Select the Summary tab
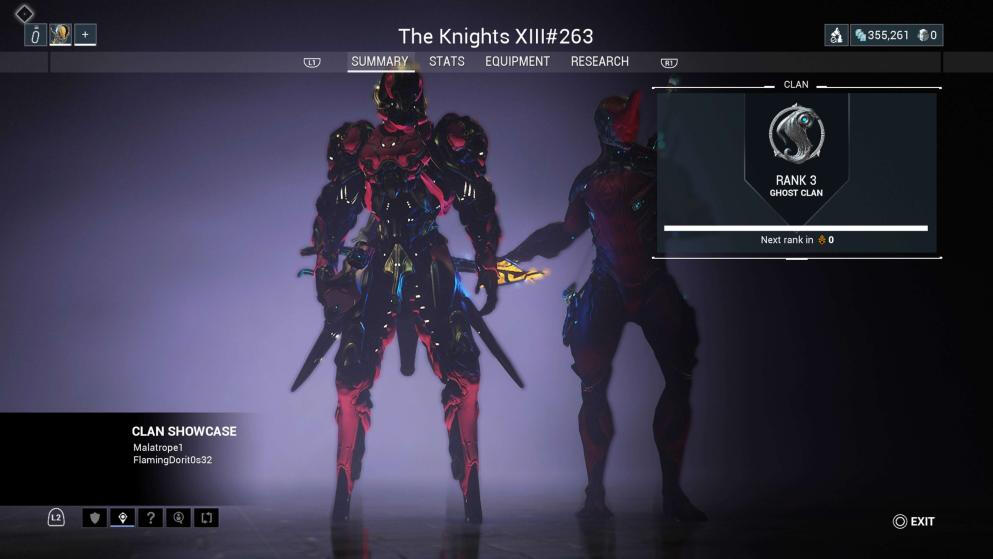This screenshot has width=993, height=559. (379, 62)
